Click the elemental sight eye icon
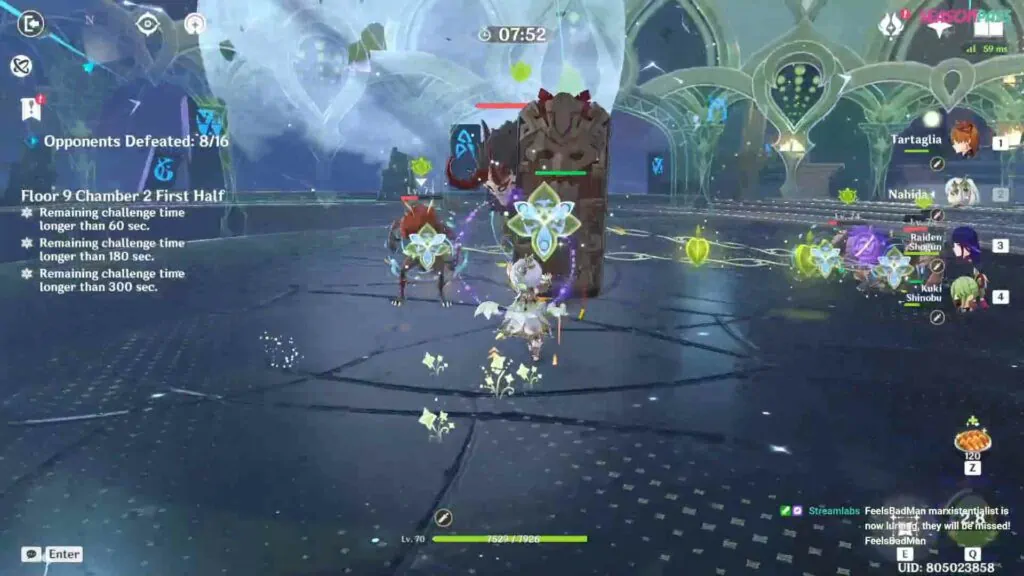The image size is (1024, 576). coord(148,24)
